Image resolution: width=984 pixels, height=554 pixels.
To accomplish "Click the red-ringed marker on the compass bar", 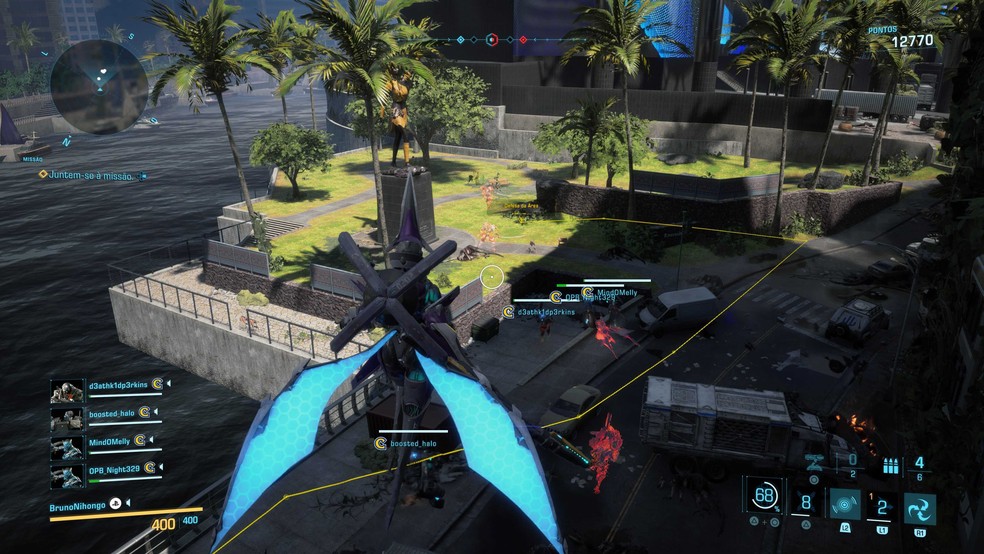I will click(491, 40).
